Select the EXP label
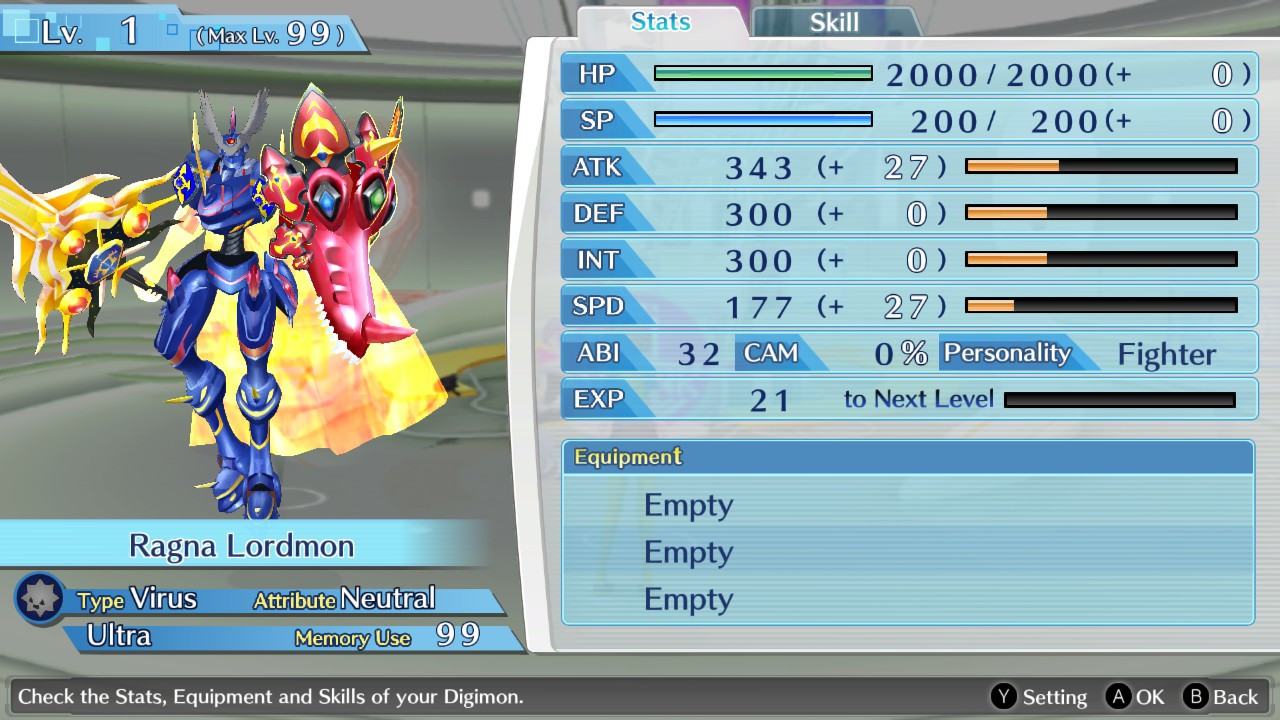This screenshot has height=720, width=1280. point(598,399)
